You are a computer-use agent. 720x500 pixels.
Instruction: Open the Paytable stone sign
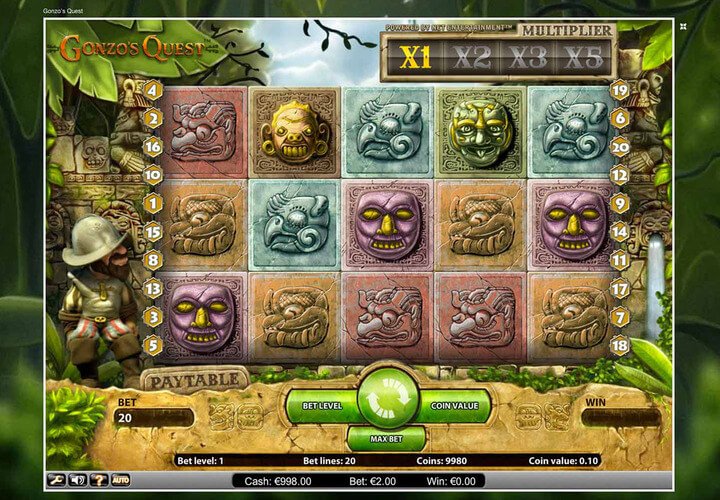[195, 379]
